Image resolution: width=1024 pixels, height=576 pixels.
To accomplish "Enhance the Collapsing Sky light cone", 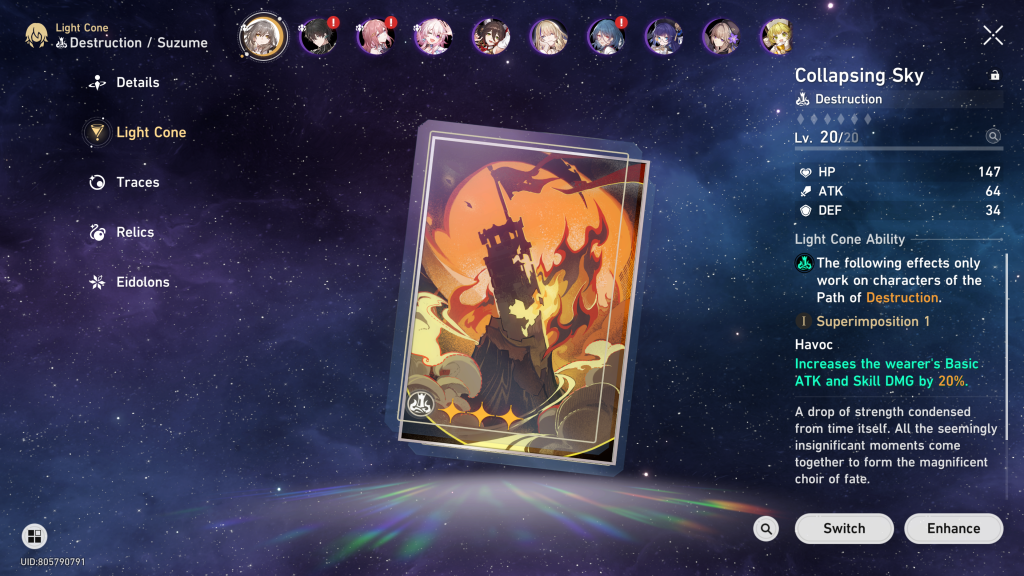I will (x=953, y=528).
